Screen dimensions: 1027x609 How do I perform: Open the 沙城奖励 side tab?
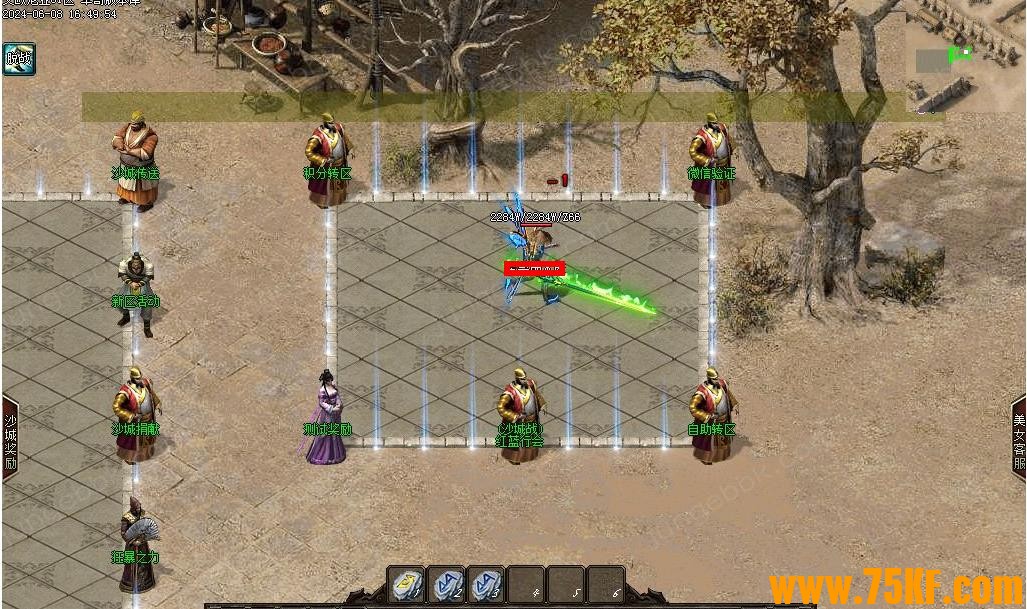point(10,435)
